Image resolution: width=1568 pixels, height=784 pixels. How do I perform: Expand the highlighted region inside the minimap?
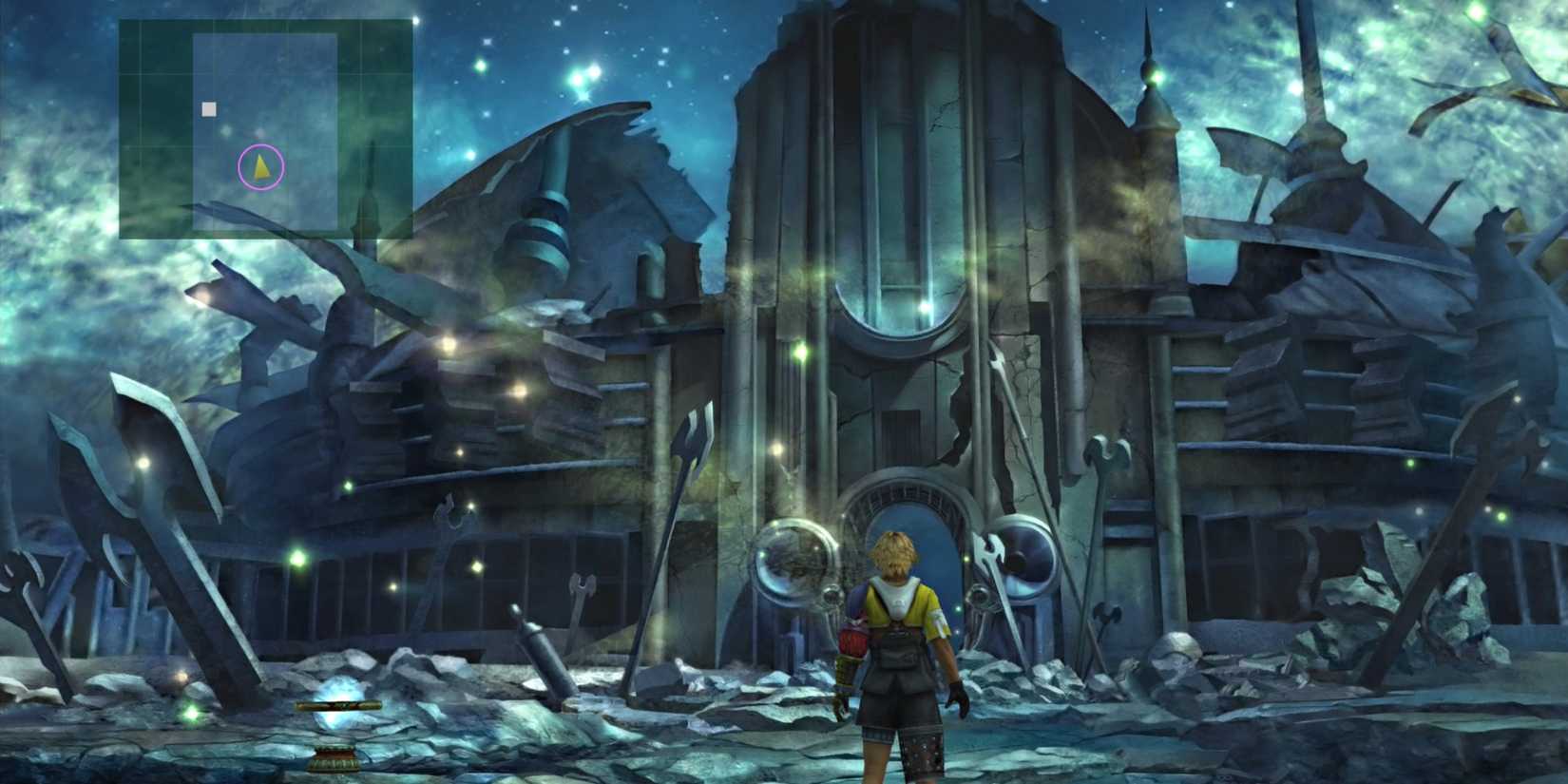266,128
